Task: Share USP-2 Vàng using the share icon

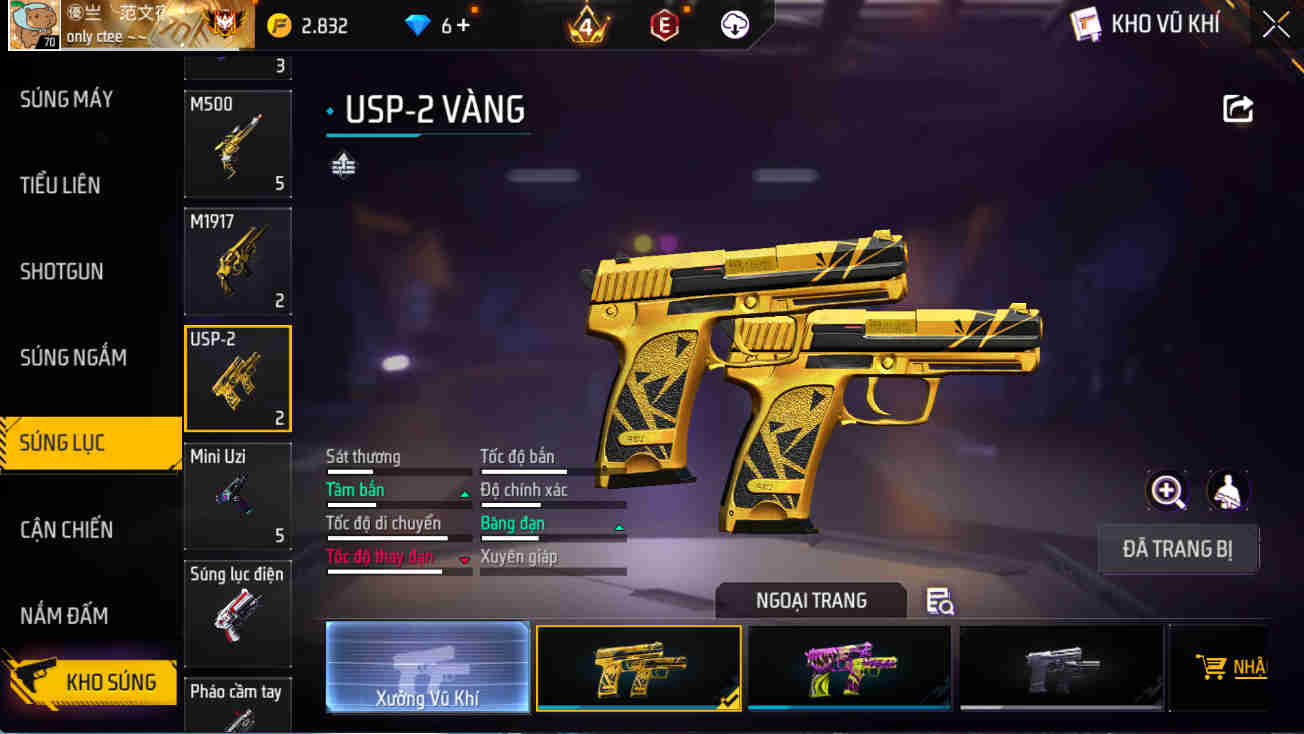Action: click(x=1238, y=110)
